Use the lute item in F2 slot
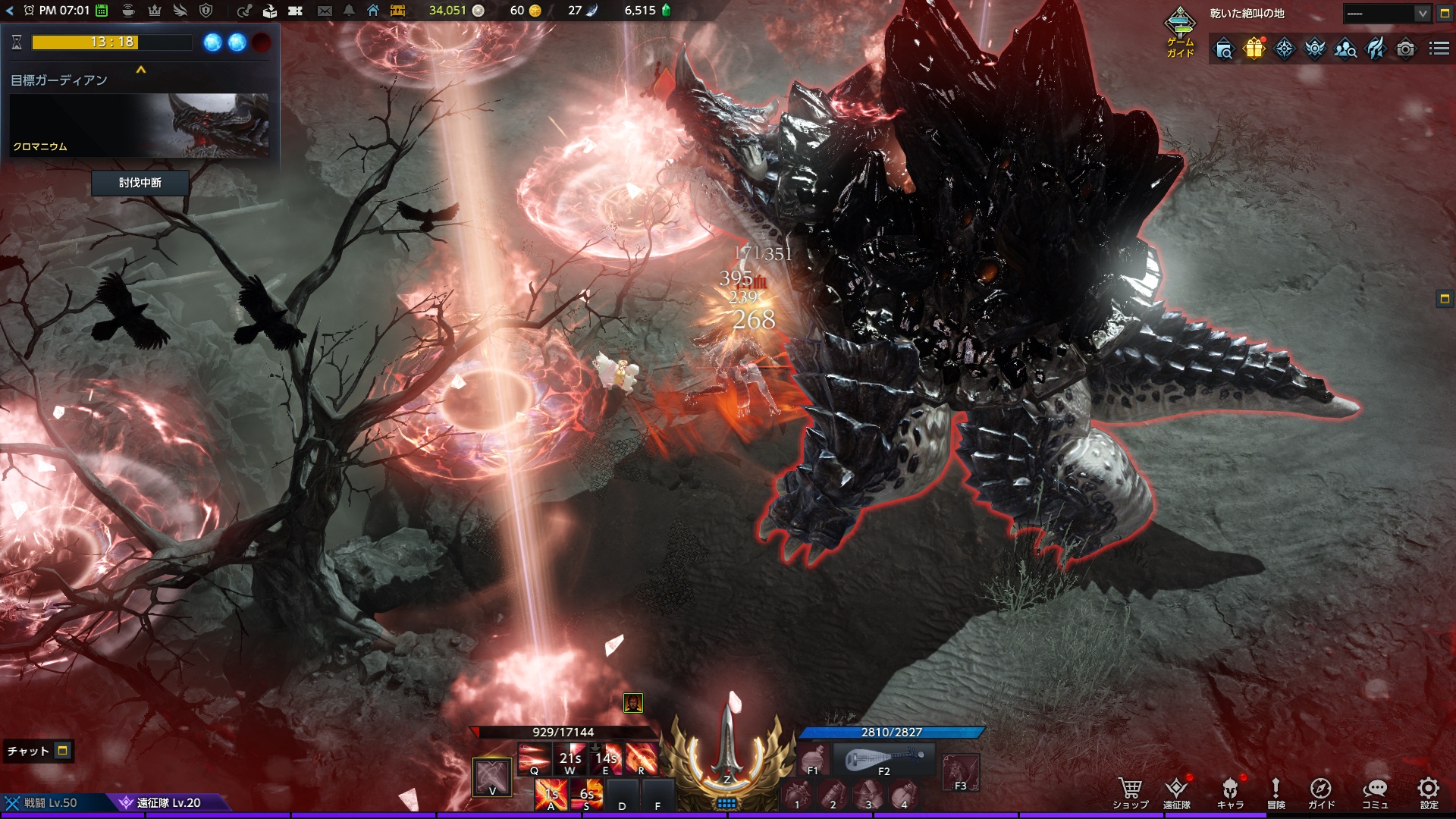The image size is (1456, 819). (x=884, y=759)
